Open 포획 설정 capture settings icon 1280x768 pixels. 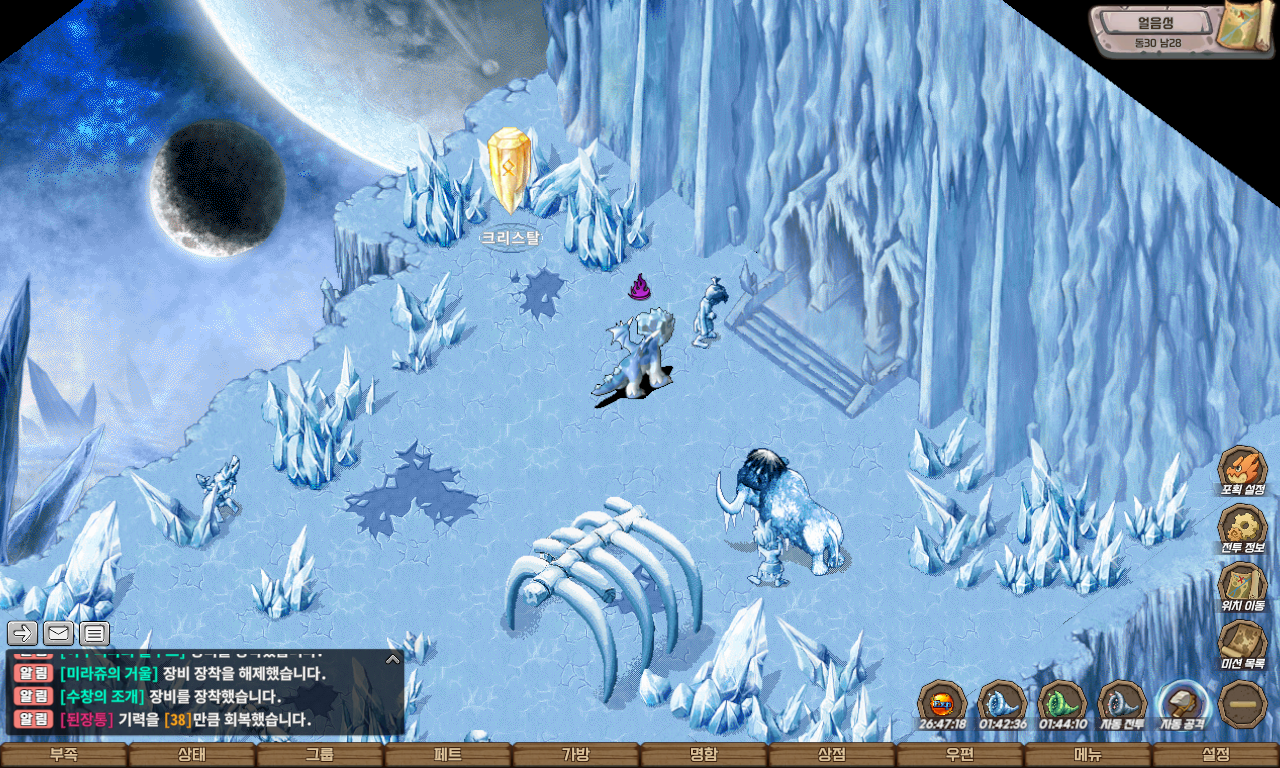(1243, 470)
